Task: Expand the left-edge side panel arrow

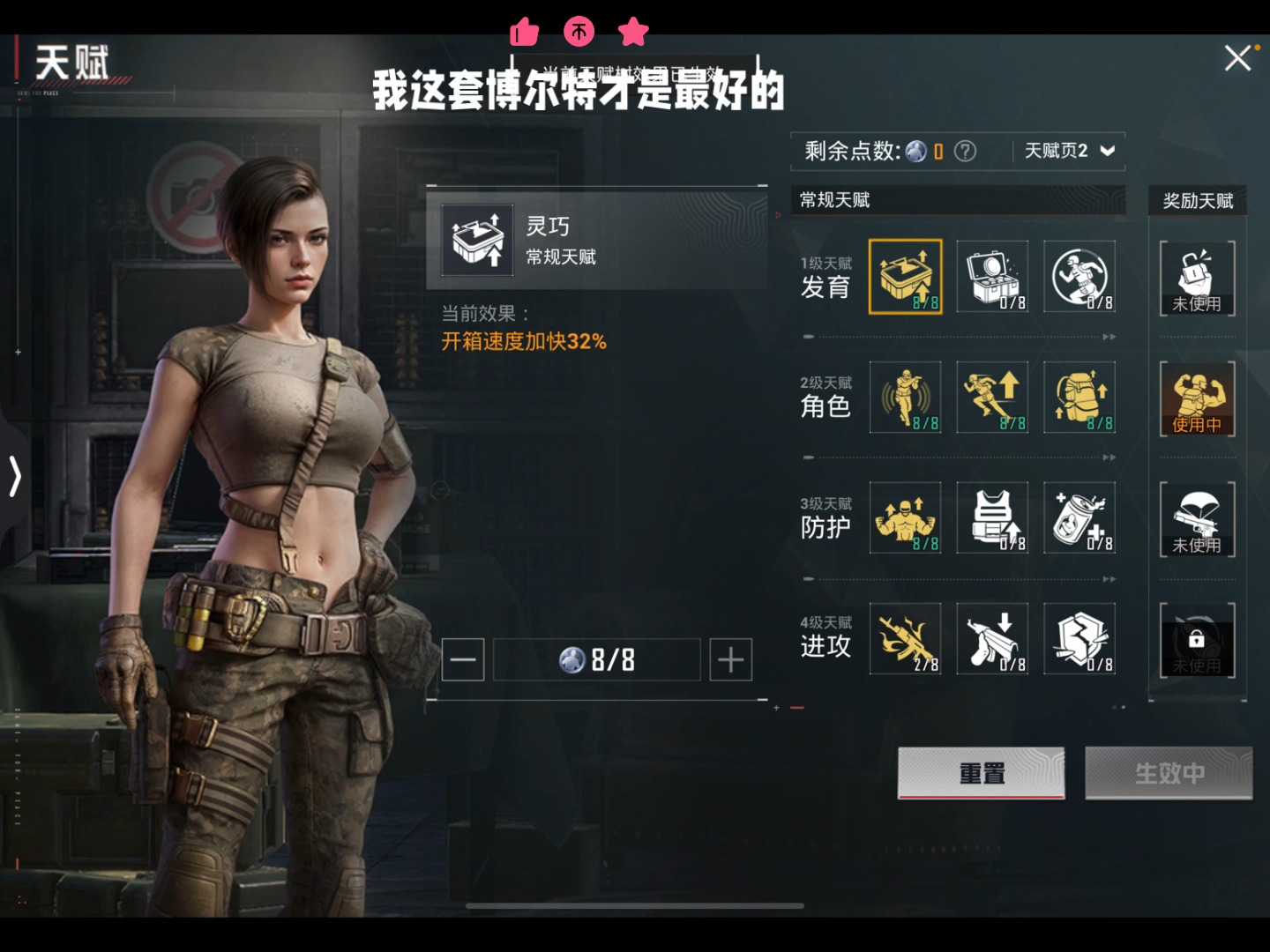Action: (14, 476)
